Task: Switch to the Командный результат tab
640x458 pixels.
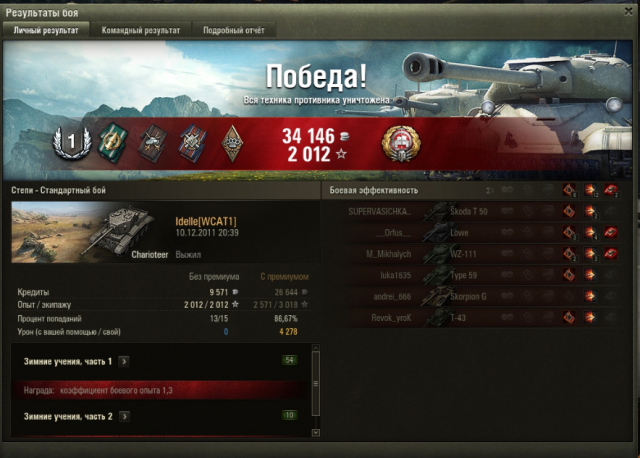Action: [x=141, y=31]
